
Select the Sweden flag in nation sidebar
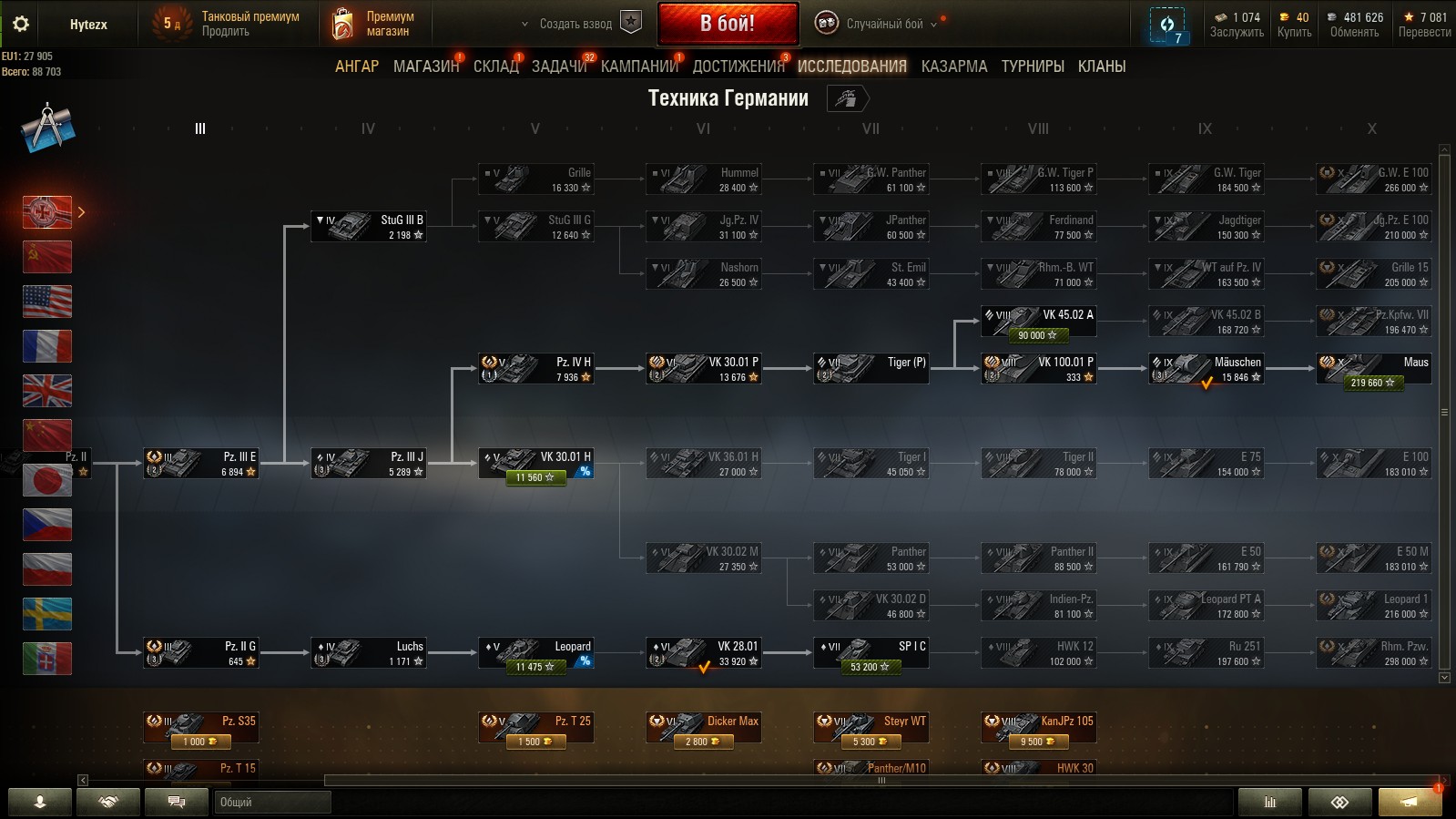pyautogui.click(x=47, y=613)
